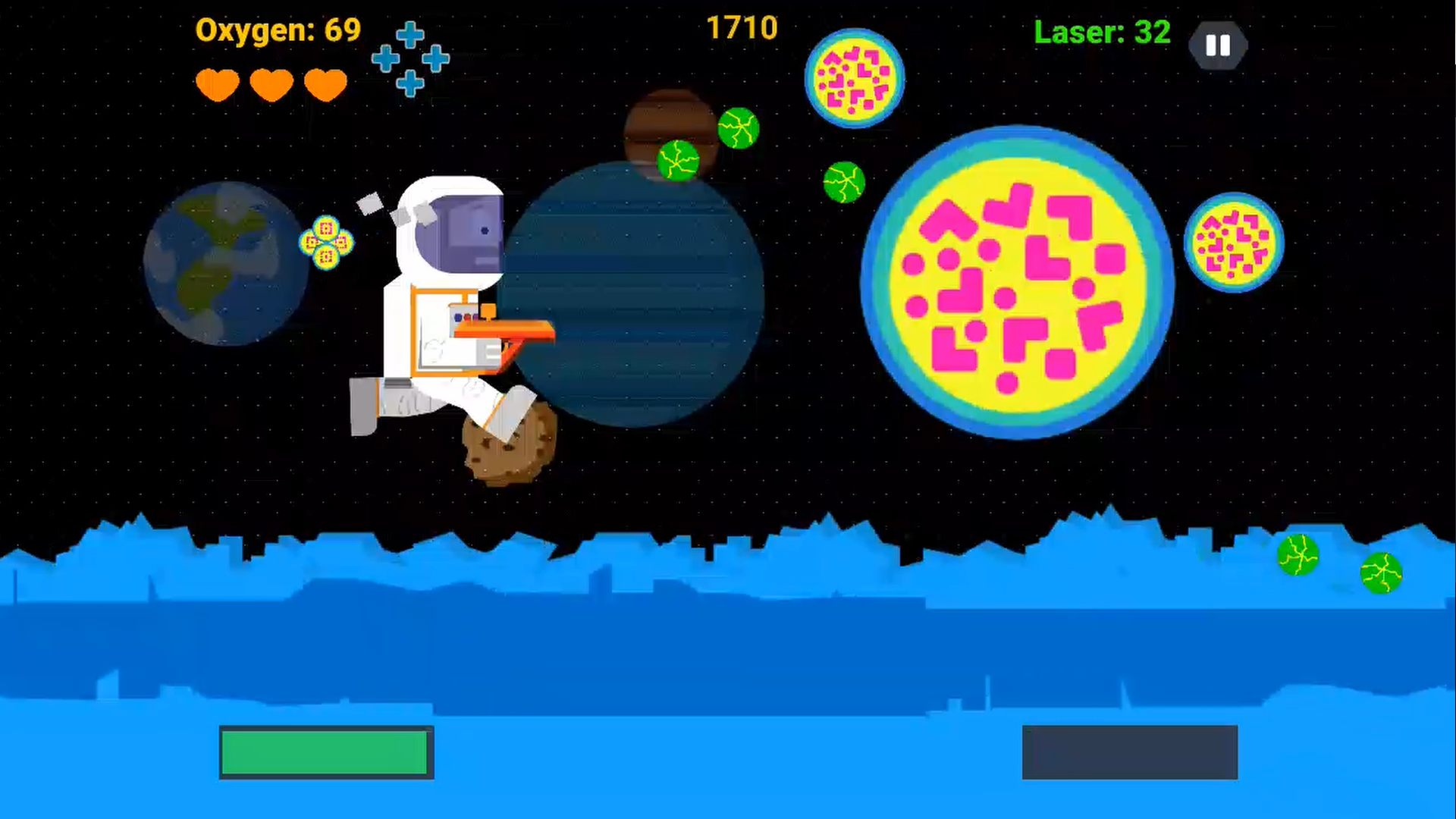Click the floating oxygen cross pickup

click(410, 61)
